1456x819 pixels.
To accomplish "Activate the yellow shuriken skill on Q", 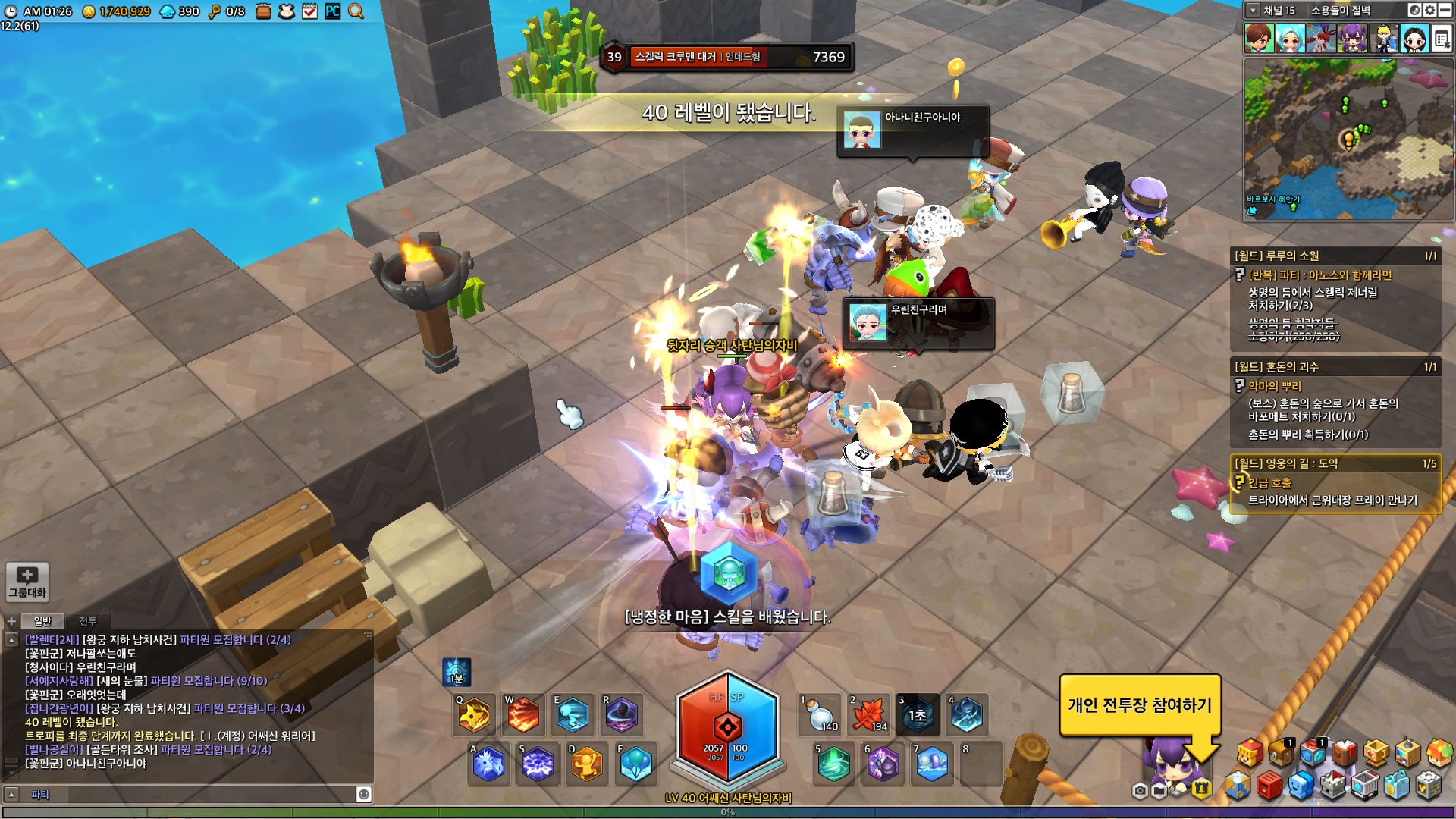I will pos(474,714).
